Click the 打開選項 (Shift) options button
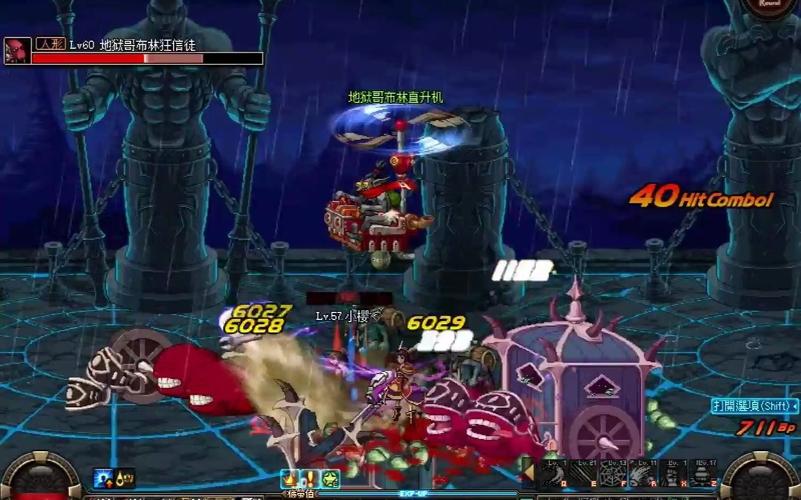The width and height of the screenshot is (801, 500). coord(755,406)
